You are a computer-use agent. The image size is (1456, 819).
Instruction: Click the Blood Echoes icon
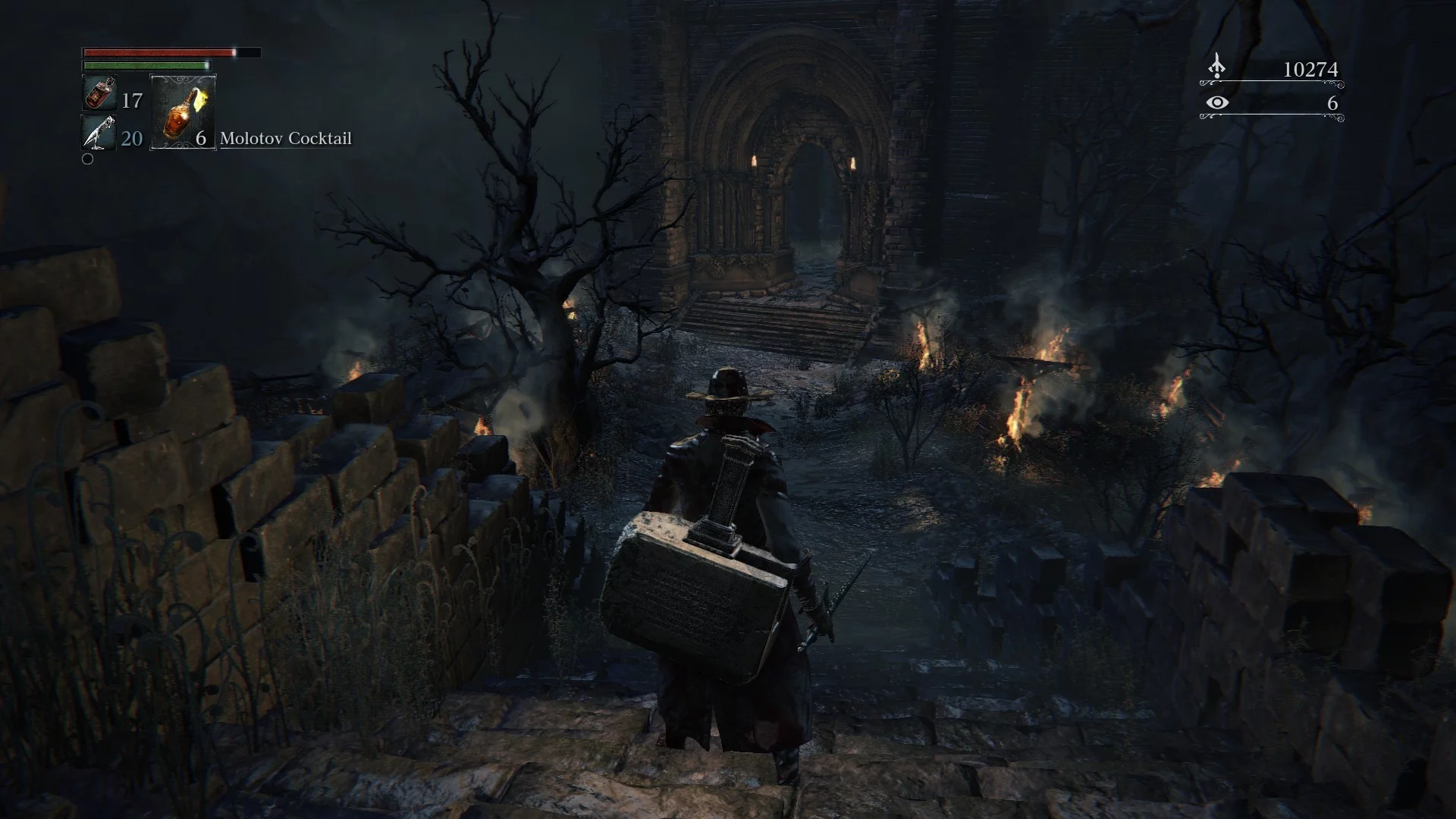click(1216, 67)
